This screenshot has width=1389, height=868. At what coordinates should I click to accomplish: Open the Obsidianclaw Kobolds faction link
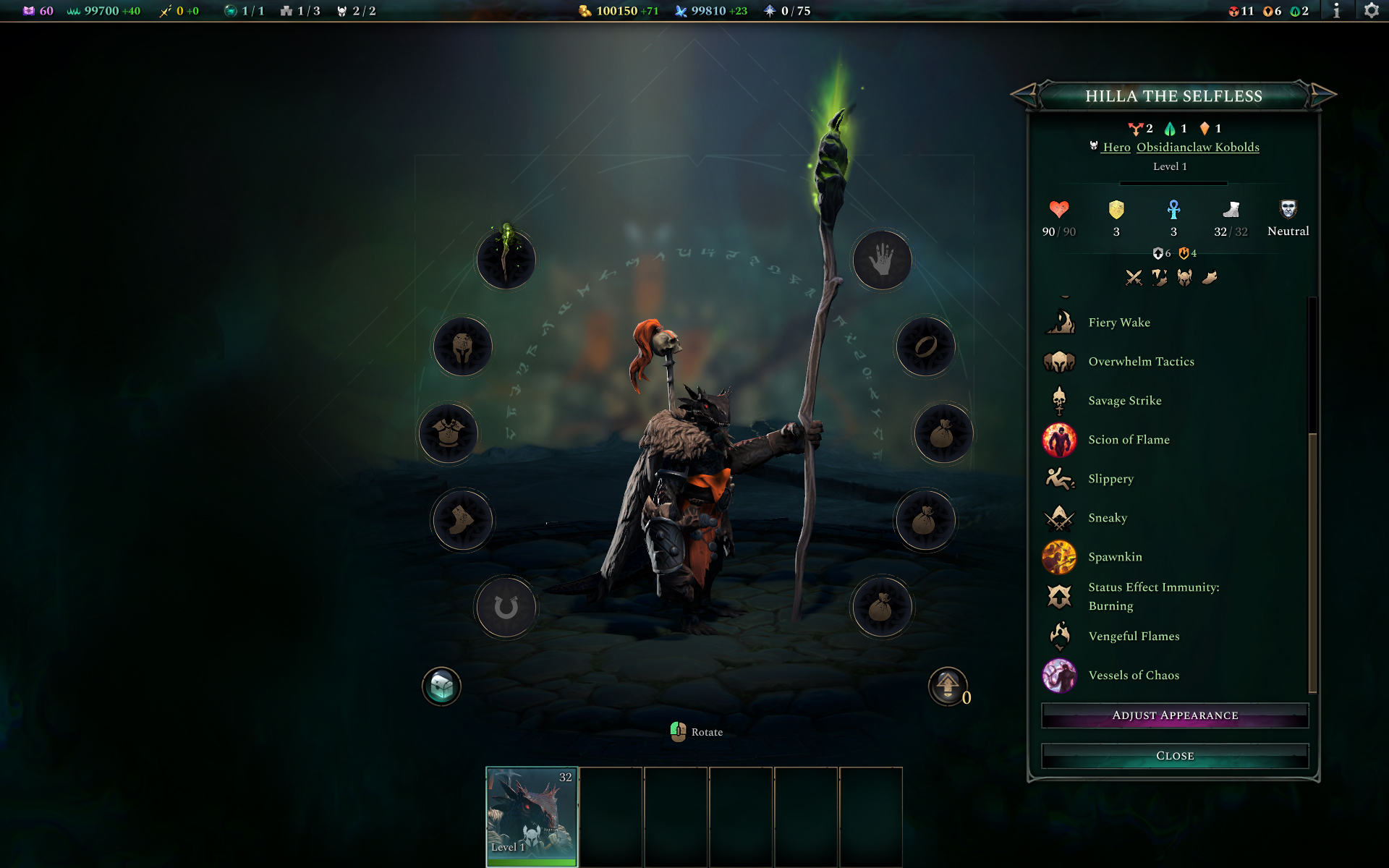click(x=1198, y=147)
